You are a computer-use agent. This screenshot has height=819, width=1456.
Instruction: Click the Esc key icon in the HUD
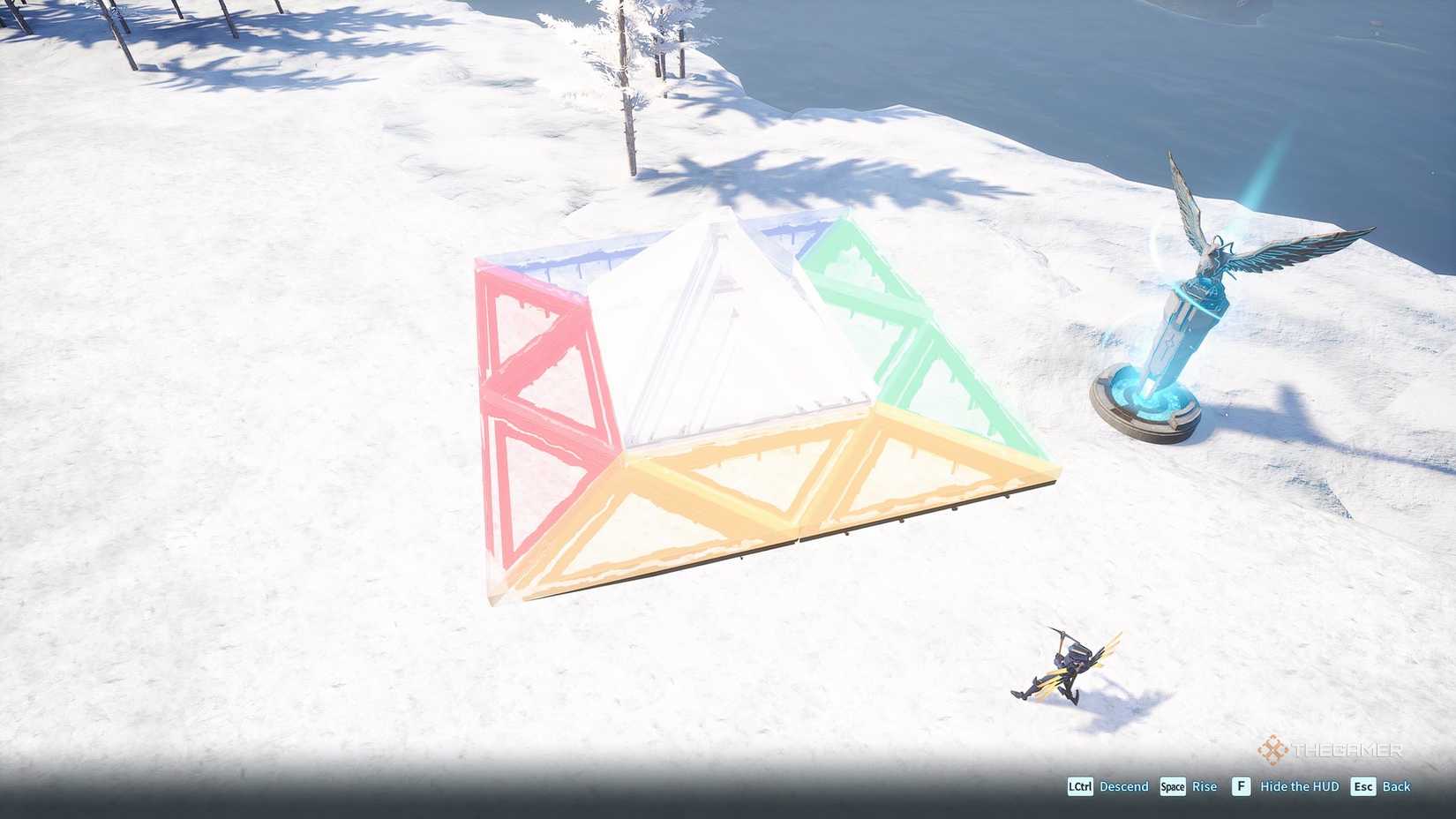pyautogui.click(x=1365, y=785)
